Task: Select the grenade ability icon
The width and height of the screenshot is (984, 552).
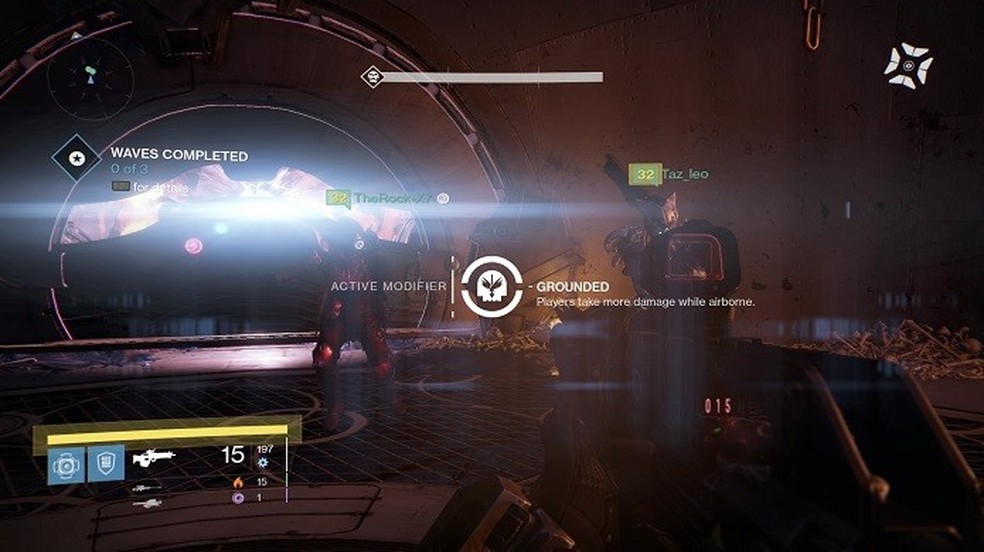Action: 66,464
